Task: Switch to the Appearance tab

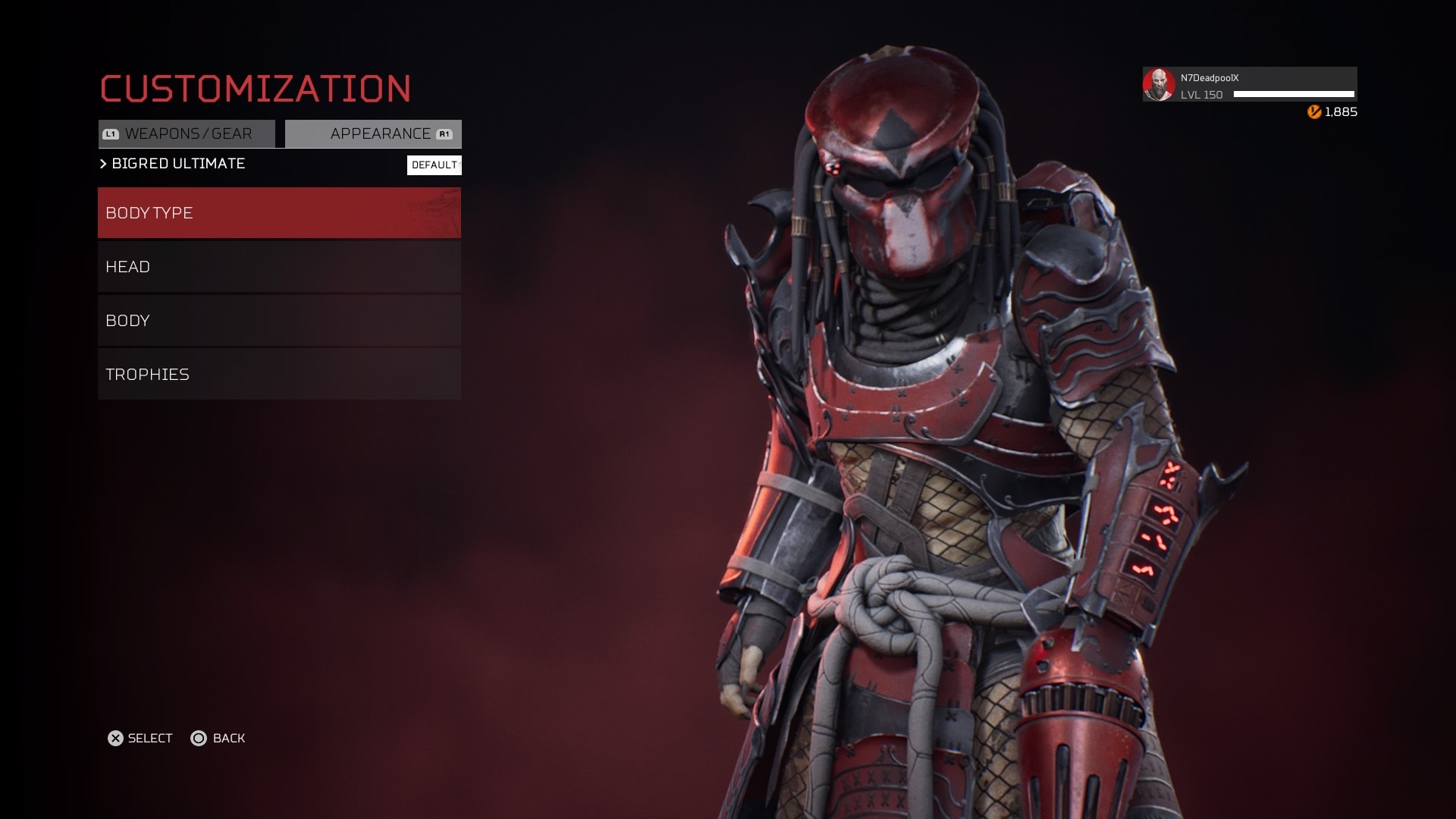Action: 373,134
